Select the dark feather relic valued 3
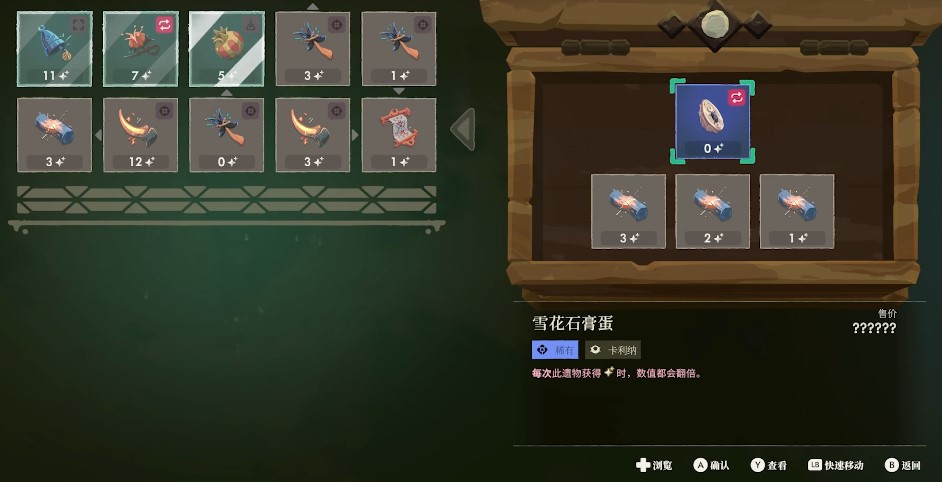Screen dimensions: 942x482 tap(312, 48)
